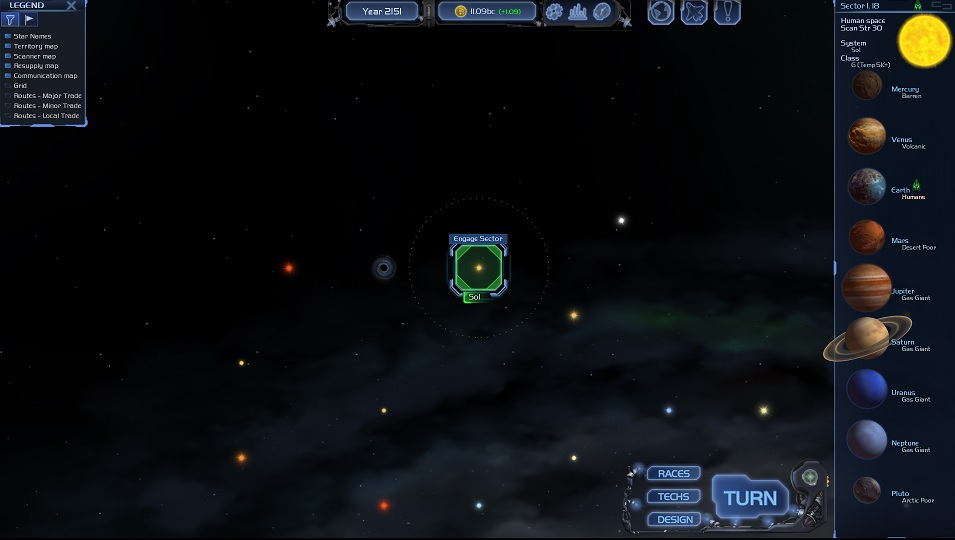The width and height of the screenshot is (955, 540).
Task: Open the TECHS research screen
Action: click(674, 496)
